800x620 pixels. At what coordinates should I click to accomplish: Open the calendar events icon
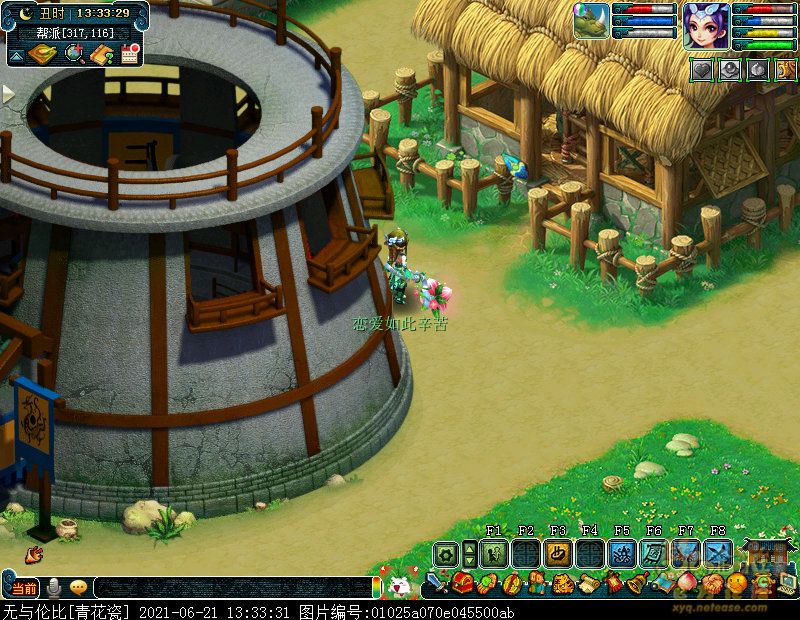[x=129, y=55]
